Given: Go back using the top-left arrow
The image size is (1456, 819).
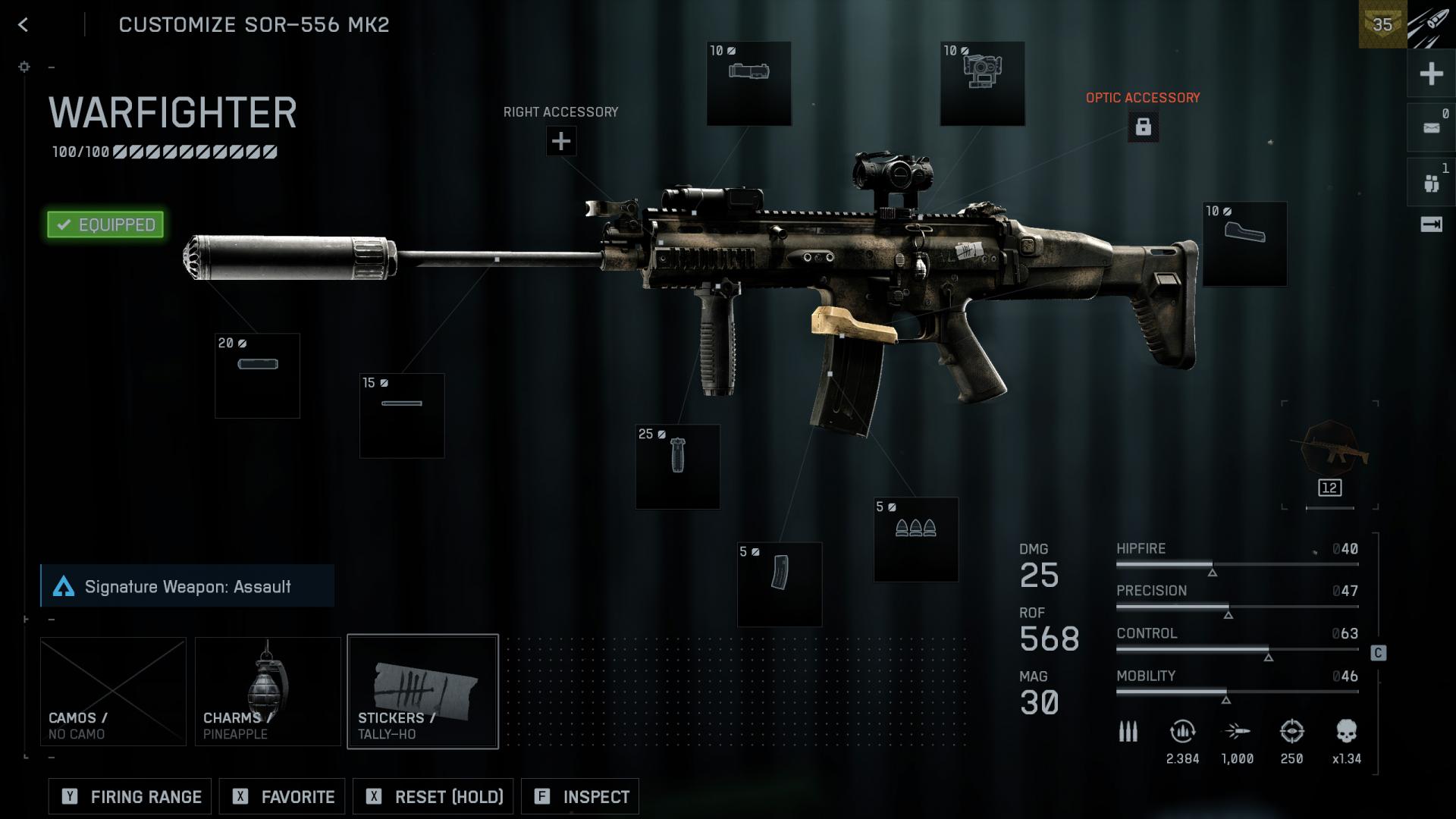Looking at the screenshot, I should [x=24, y=25].
